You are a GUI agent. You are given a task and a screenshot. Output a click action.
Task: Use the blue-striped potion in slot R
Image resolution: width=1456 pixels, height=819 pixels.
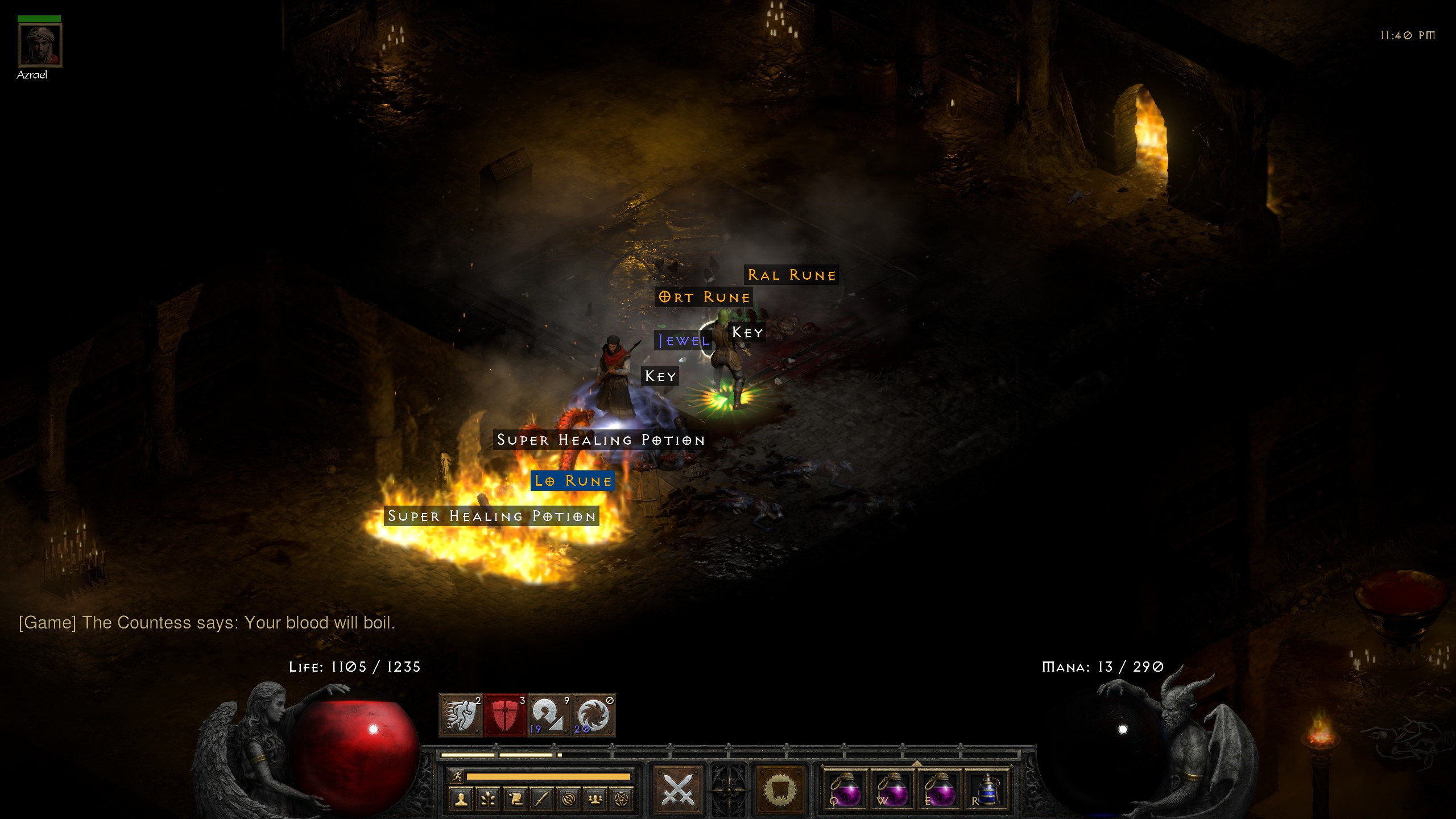[987, 790]
